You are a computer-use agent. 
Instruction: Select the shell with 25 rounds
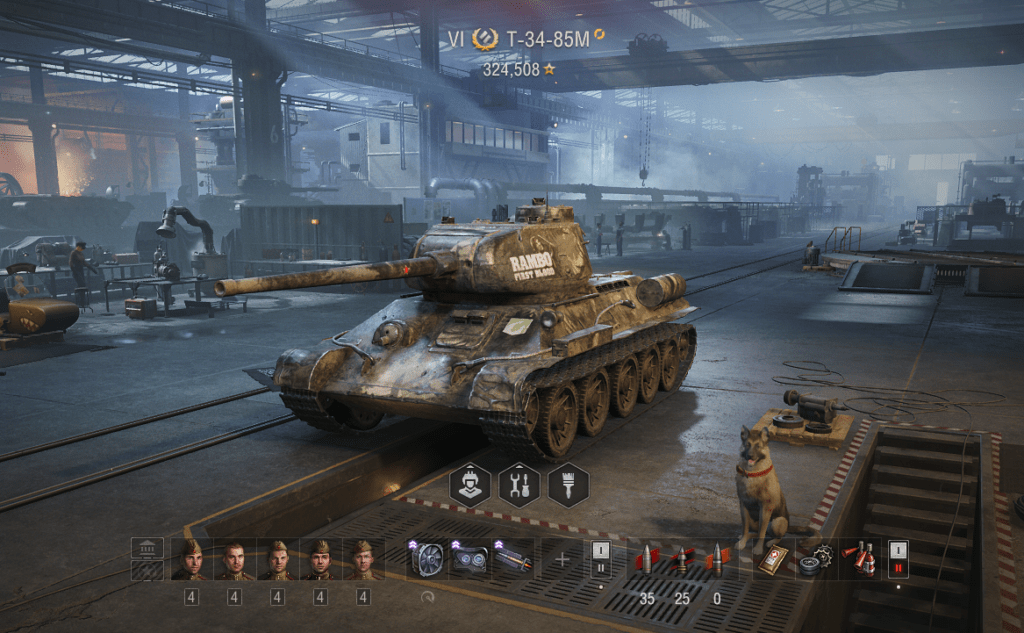pyautogui.click(x=681, y=559)
